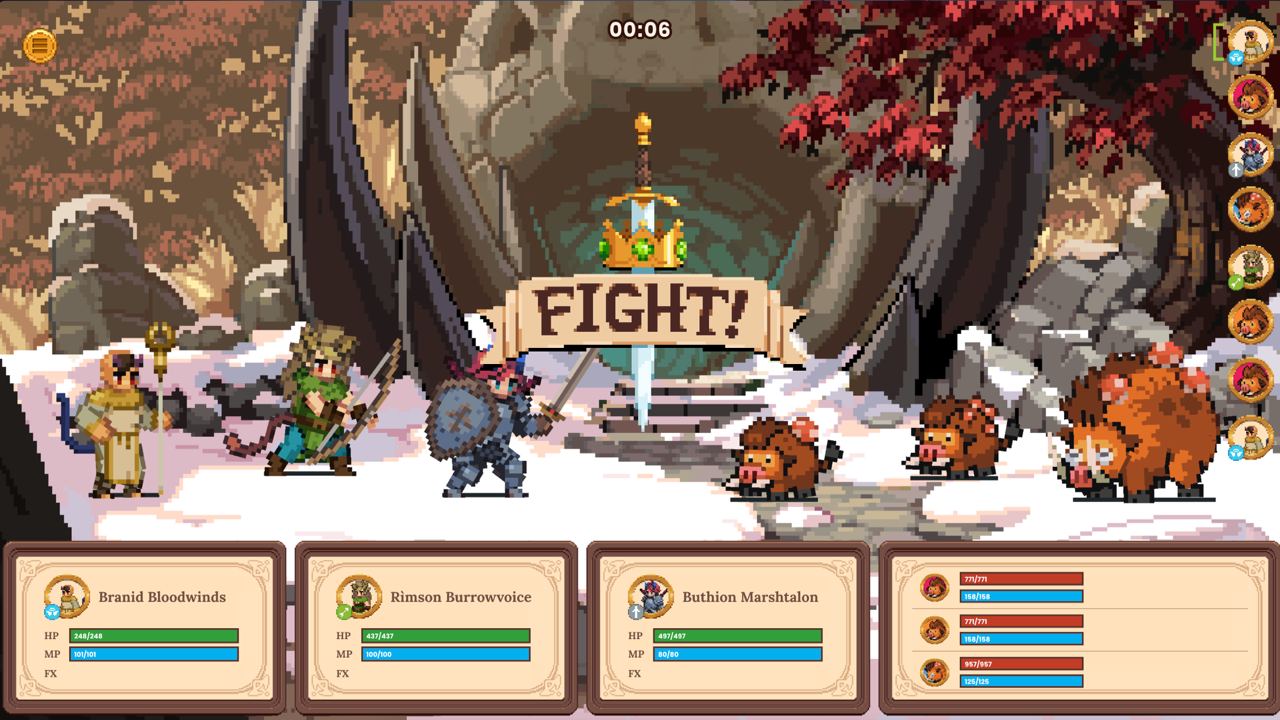The height and width of the screenshot is (720, 1280).
Task: Click the Branid Bloodwinds name label
Action: 162,597
